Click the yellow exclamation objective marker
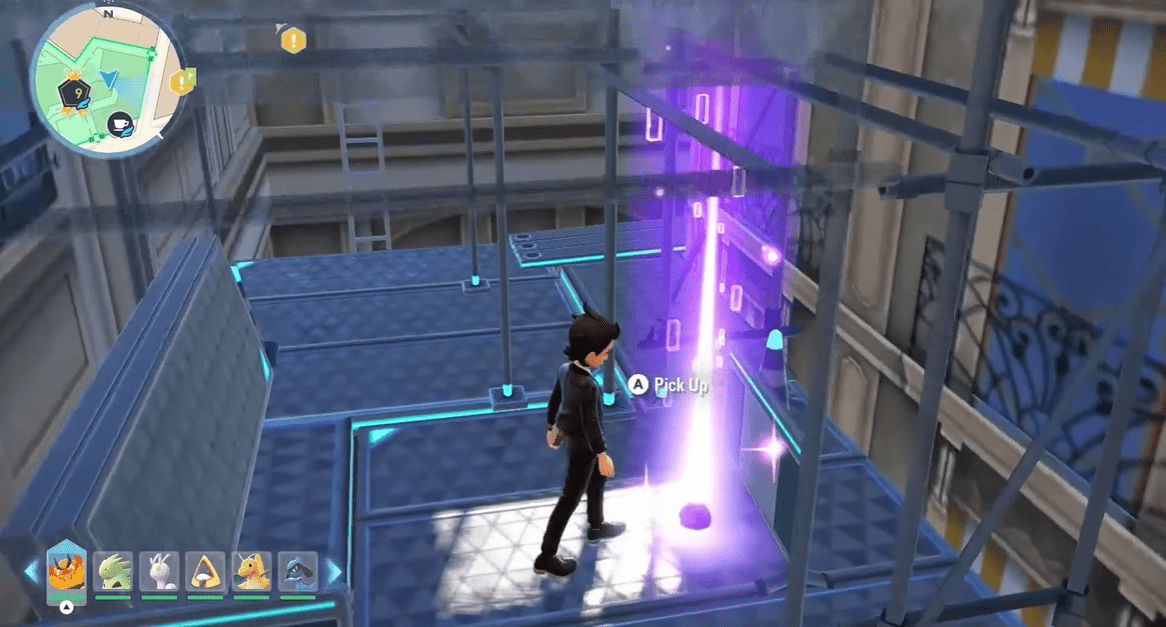 tap(292, 40)
